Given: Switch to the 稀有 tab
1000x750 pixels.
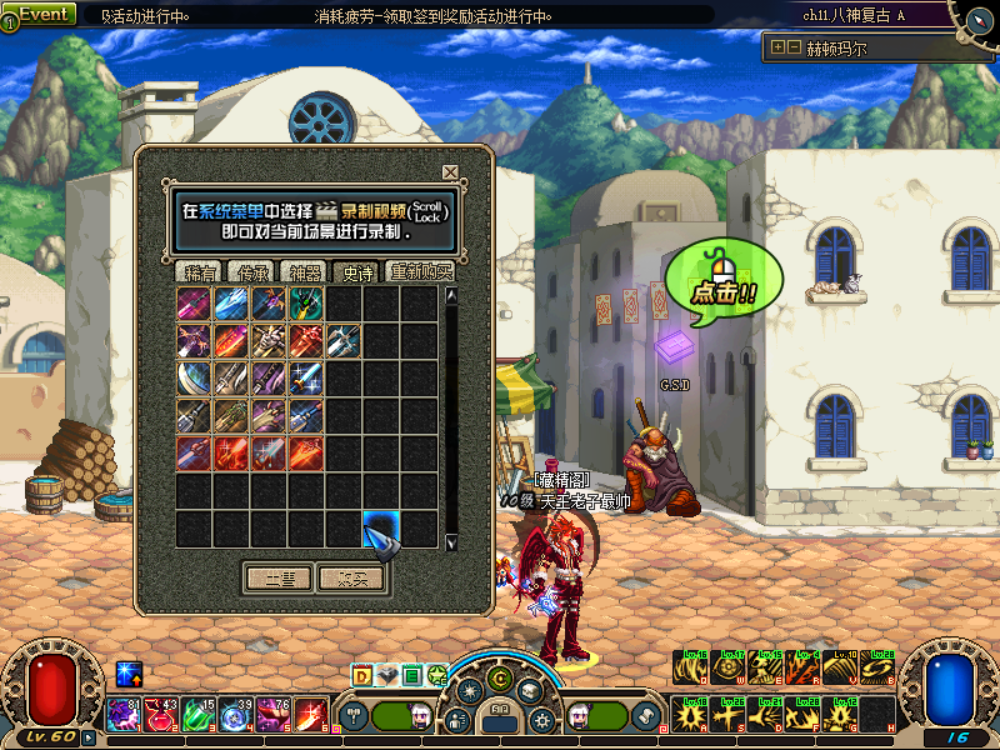Looking at the screenshot, I should tap(200, 272).
